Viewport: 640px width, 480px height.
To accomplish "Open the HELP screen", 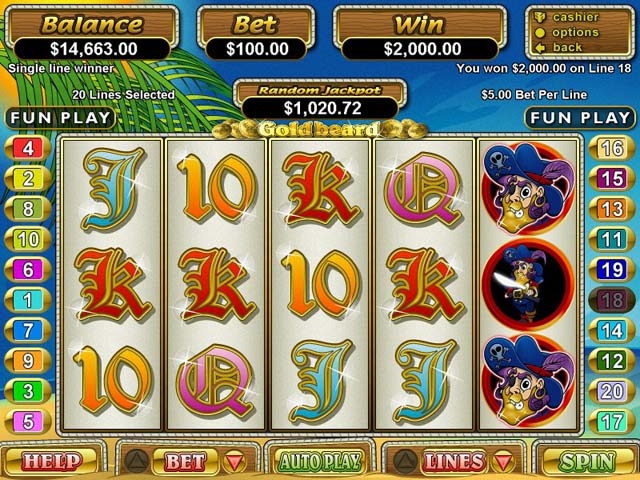I will pos(51,462).
